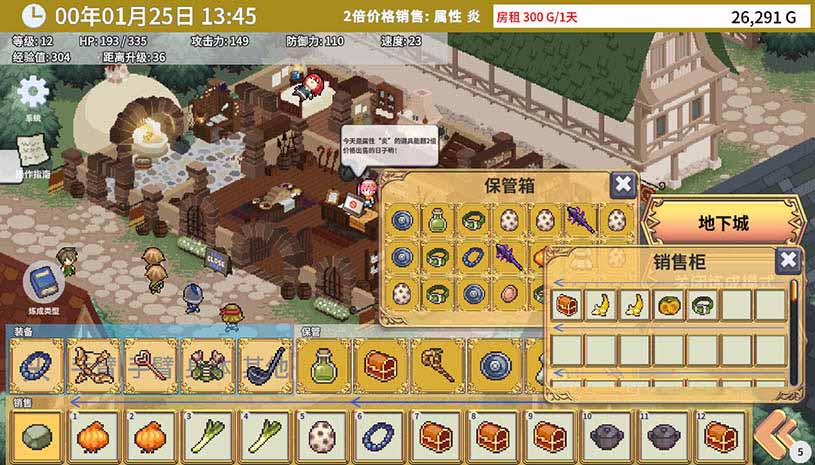Select the green ring in the sales cabinet
This screenshot has height=465, width=815.
[x=702, y=303]
